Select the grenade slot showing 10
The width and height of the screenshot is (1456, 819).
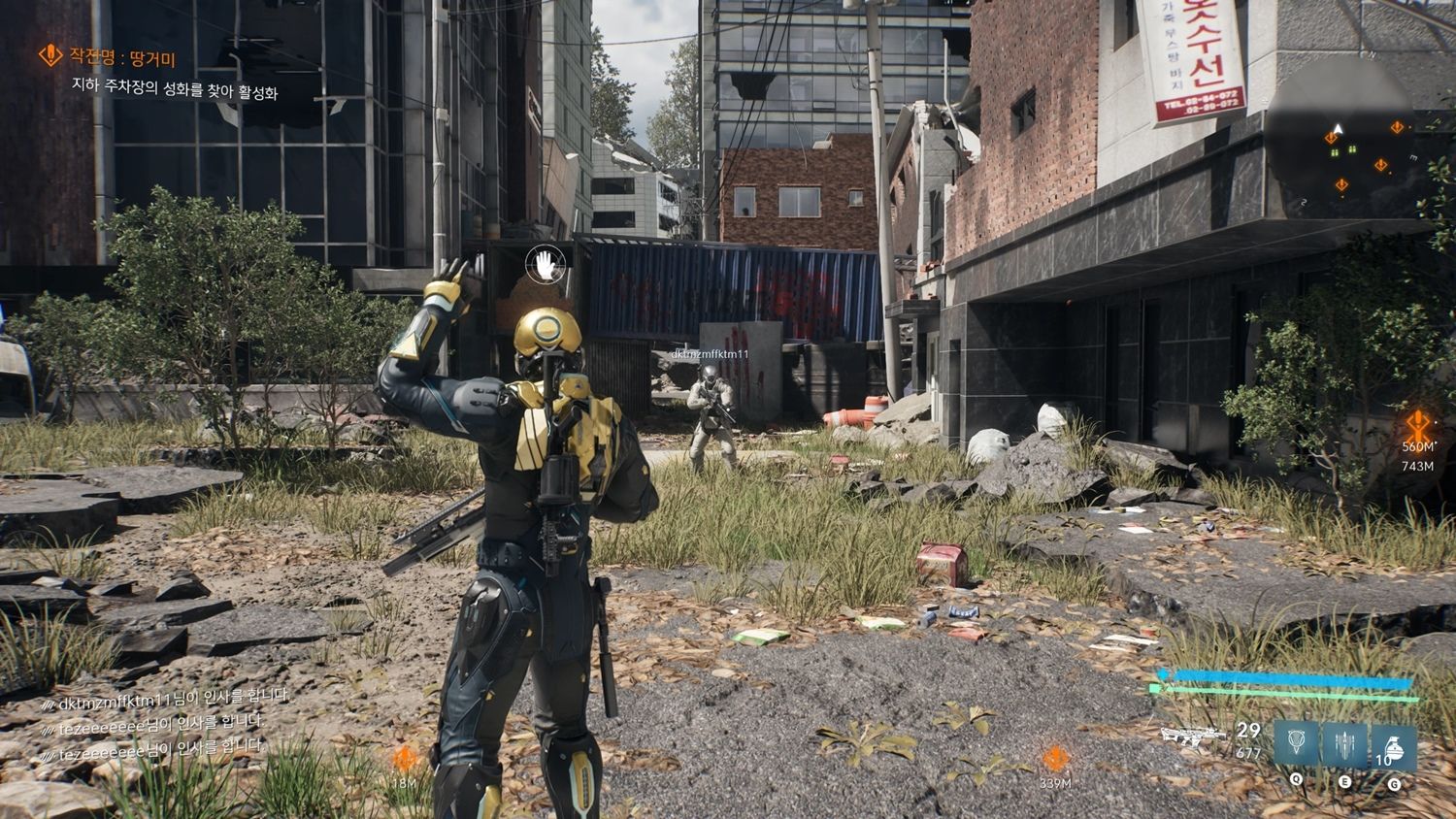tap(1393, 745)
